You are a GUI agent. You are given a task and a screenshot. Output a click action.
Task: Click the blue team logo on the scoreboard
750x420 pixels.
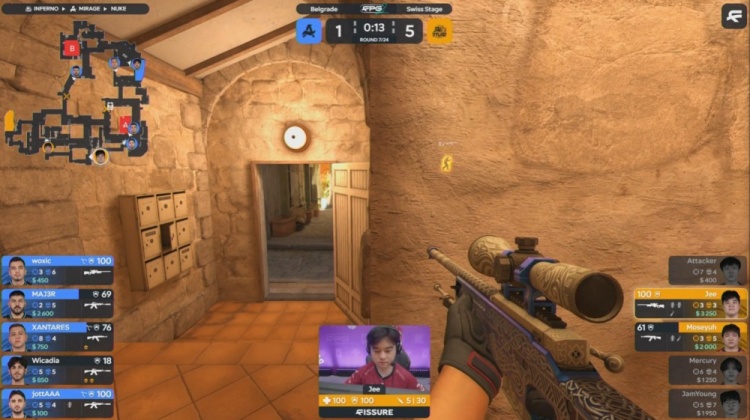pyautogui.click(x=307, y=31)
